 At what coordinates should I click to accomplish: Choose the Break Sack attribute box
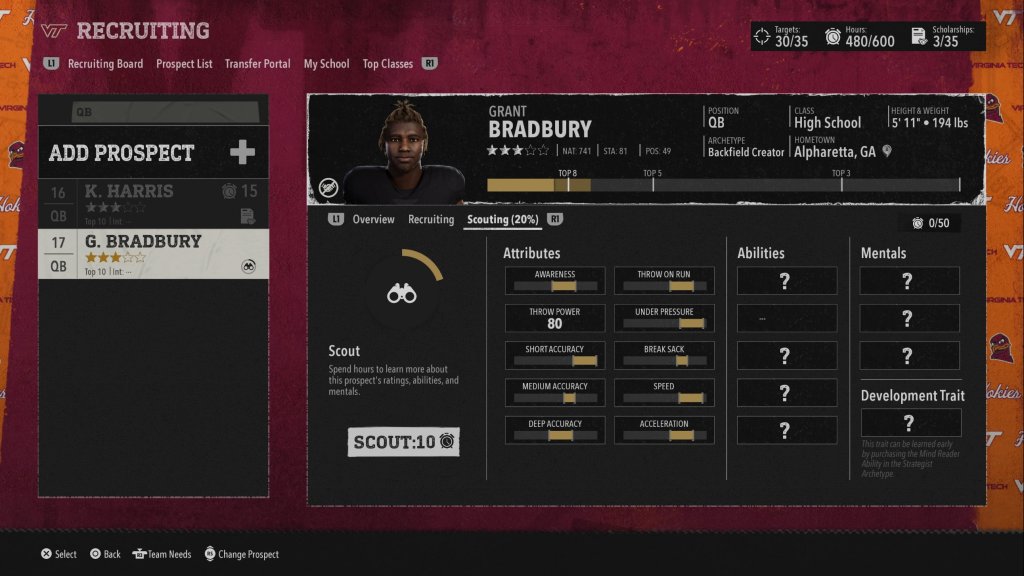point(664,355)
